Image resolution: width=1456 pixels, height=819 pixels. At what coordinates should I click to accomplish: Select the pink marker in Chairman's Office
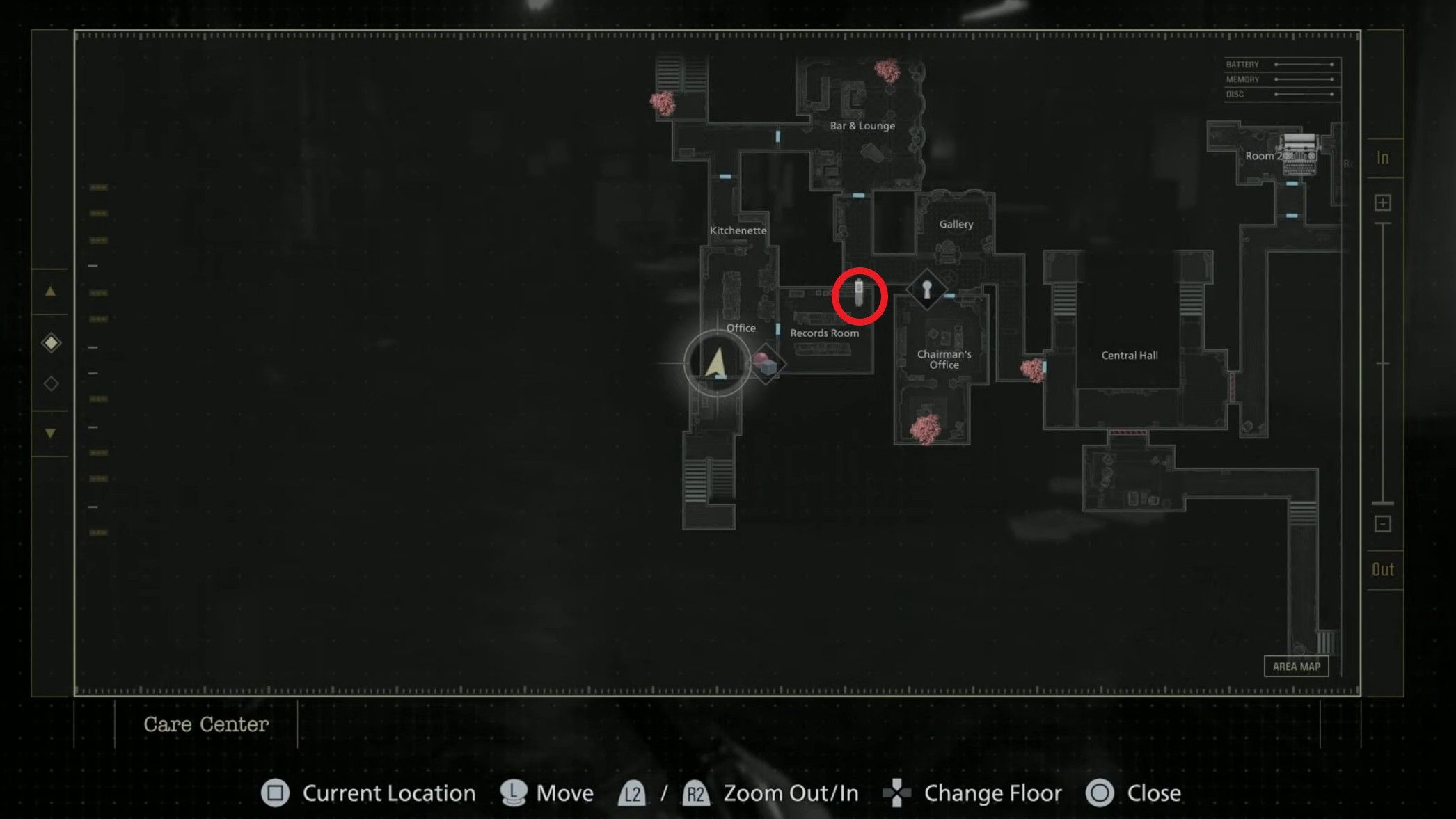(x=926, y=429)
